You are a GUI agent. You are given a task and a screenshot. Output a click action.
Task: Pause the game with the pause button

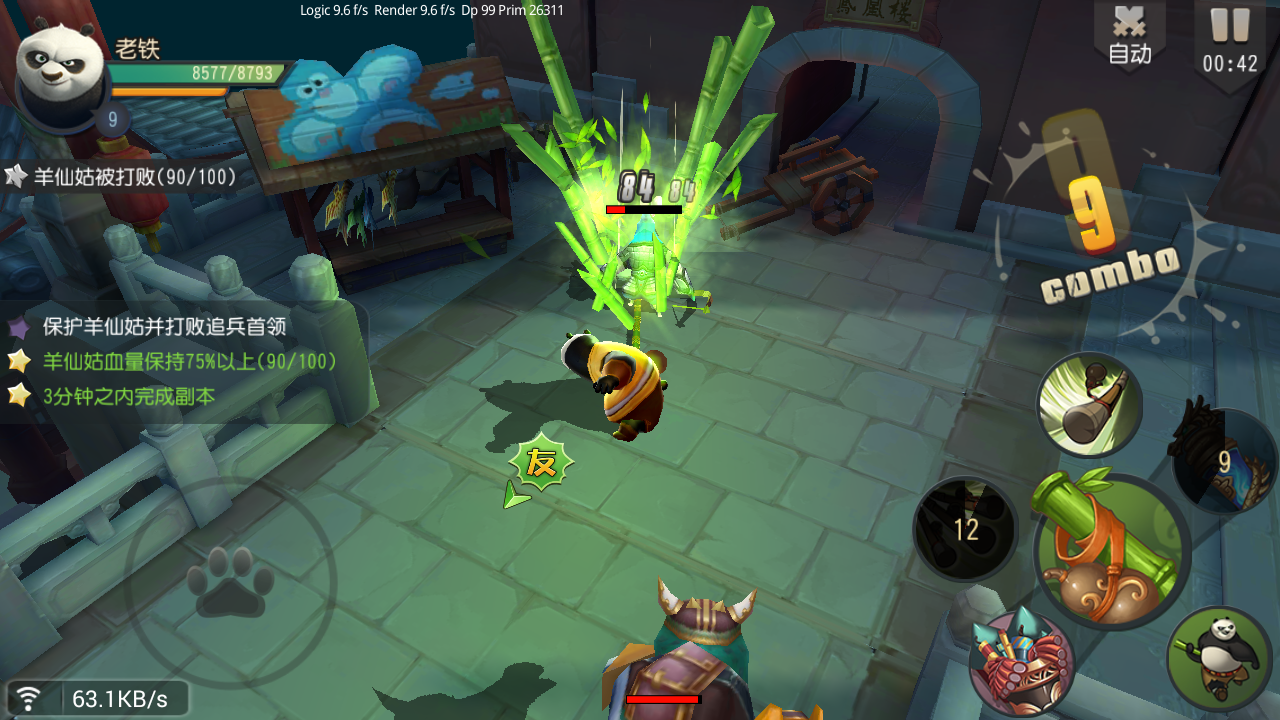pos(1230,40)
